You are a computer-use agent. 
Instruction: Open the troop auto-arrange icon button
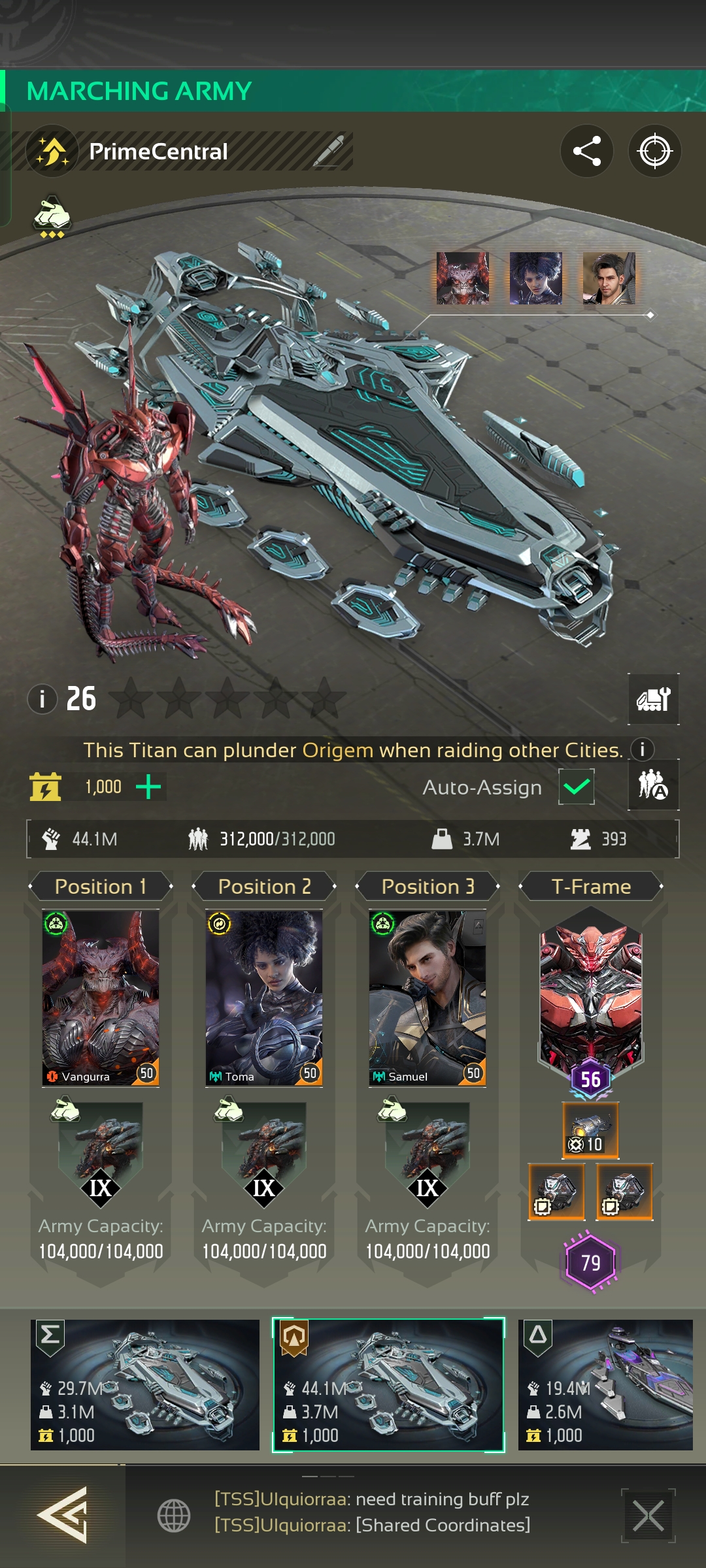[653, 785]
